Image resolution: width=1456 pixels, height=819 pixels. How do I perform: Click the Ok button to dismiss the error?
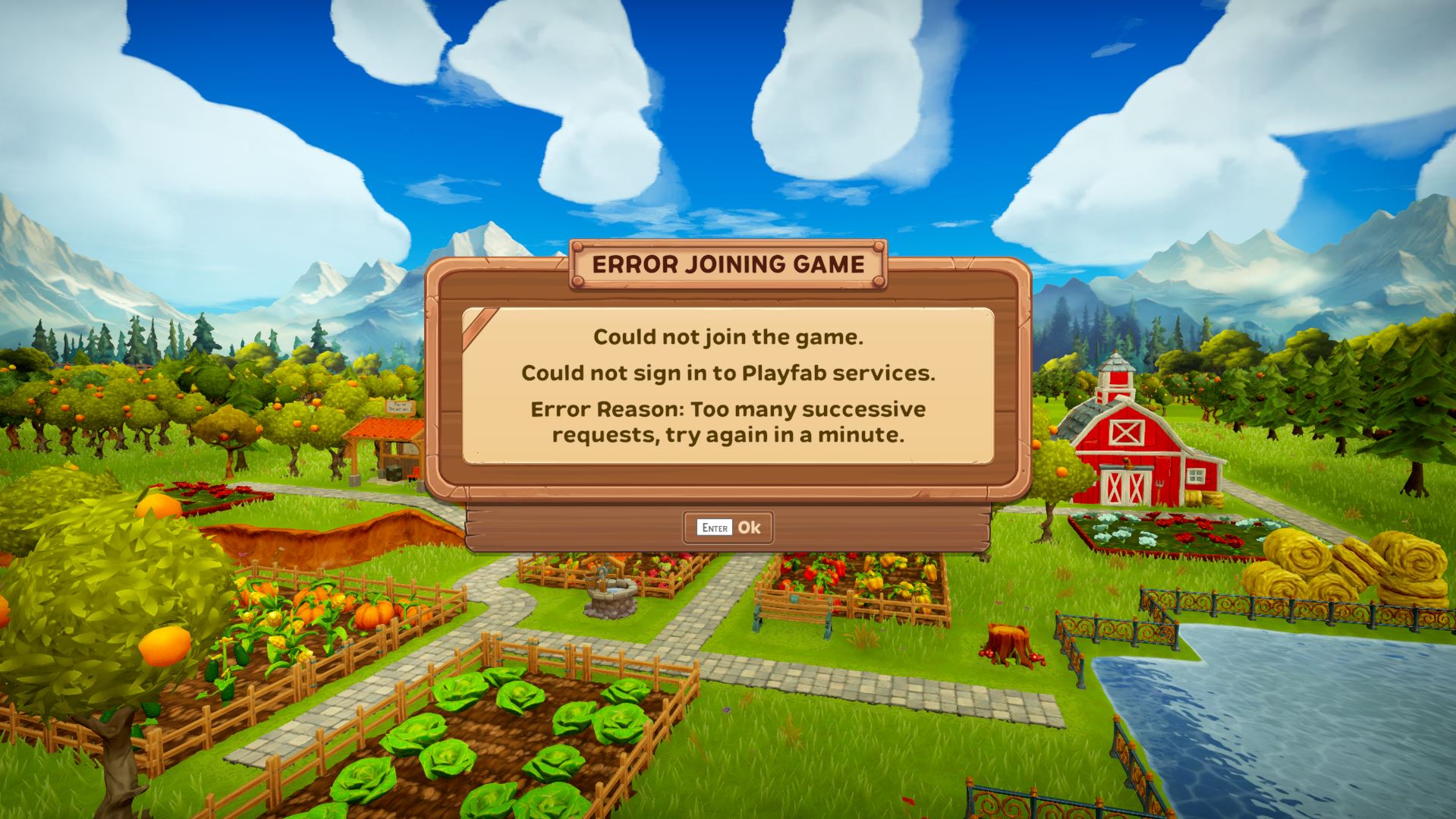(x=728, y=527)
